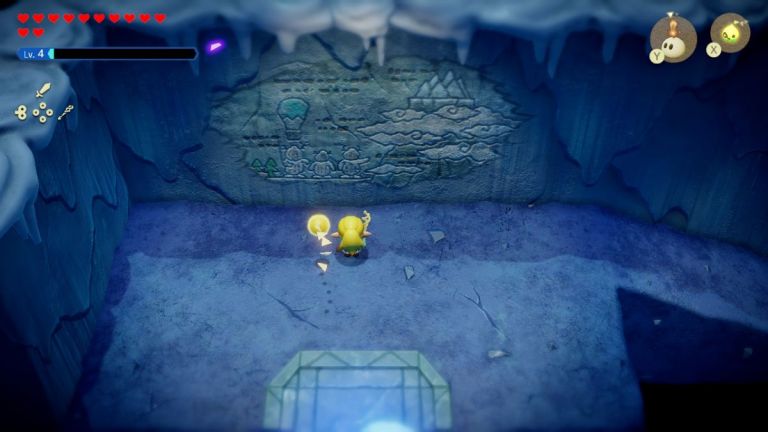Click the Tri Rod icon
Viewport: 768px width, 432px height.
tap(65, 112)
